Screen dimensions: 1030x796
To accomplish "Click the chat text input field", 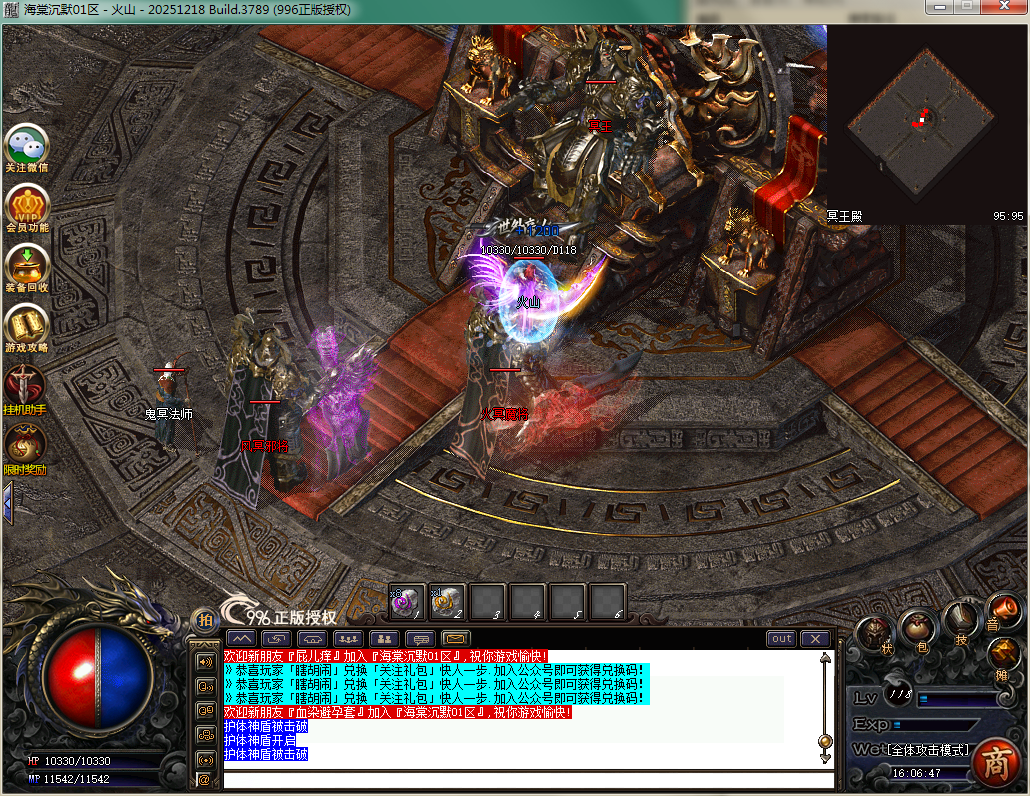I will pyautogui.click(x=520, y=779).
